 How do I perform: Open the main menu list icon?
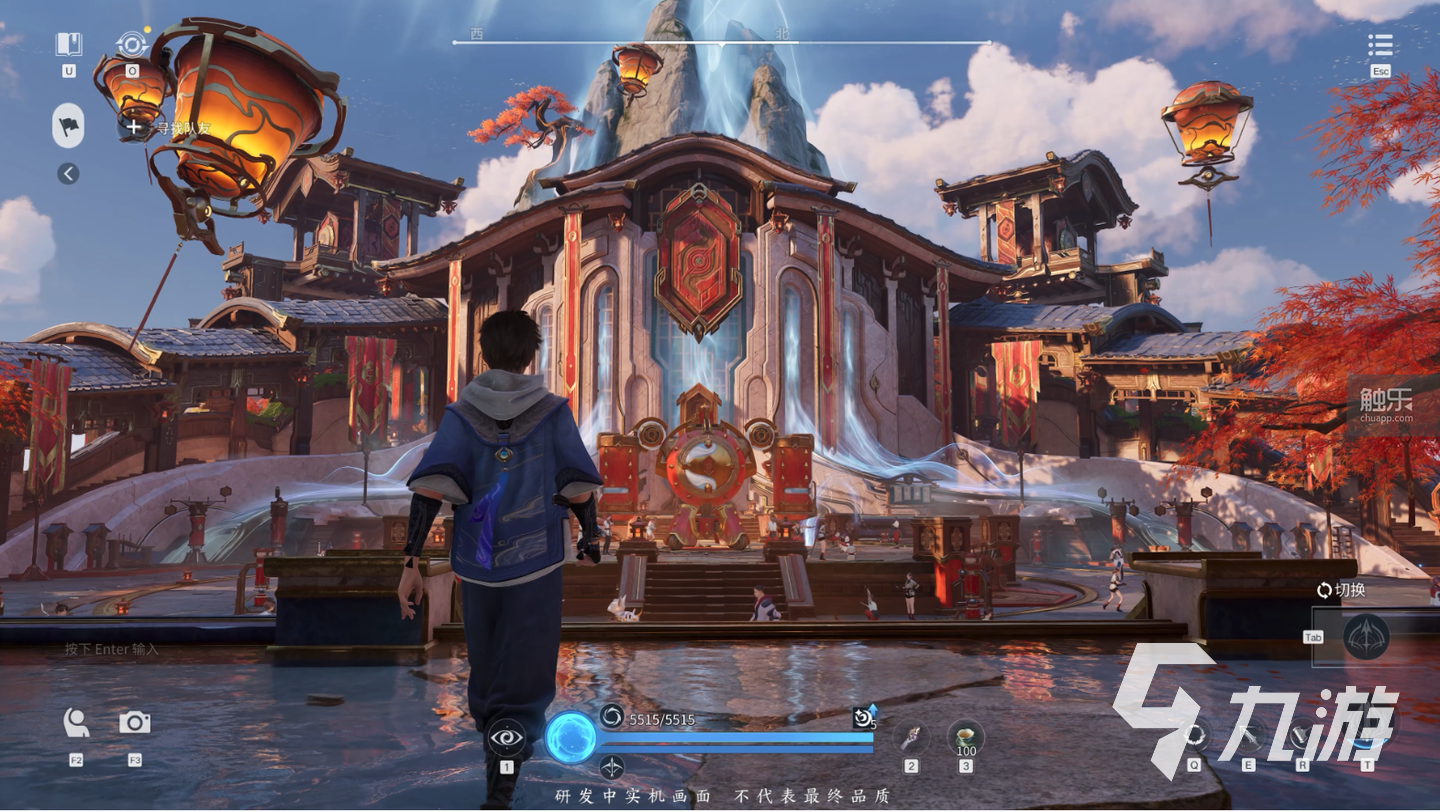click(x=1380, y=45)
